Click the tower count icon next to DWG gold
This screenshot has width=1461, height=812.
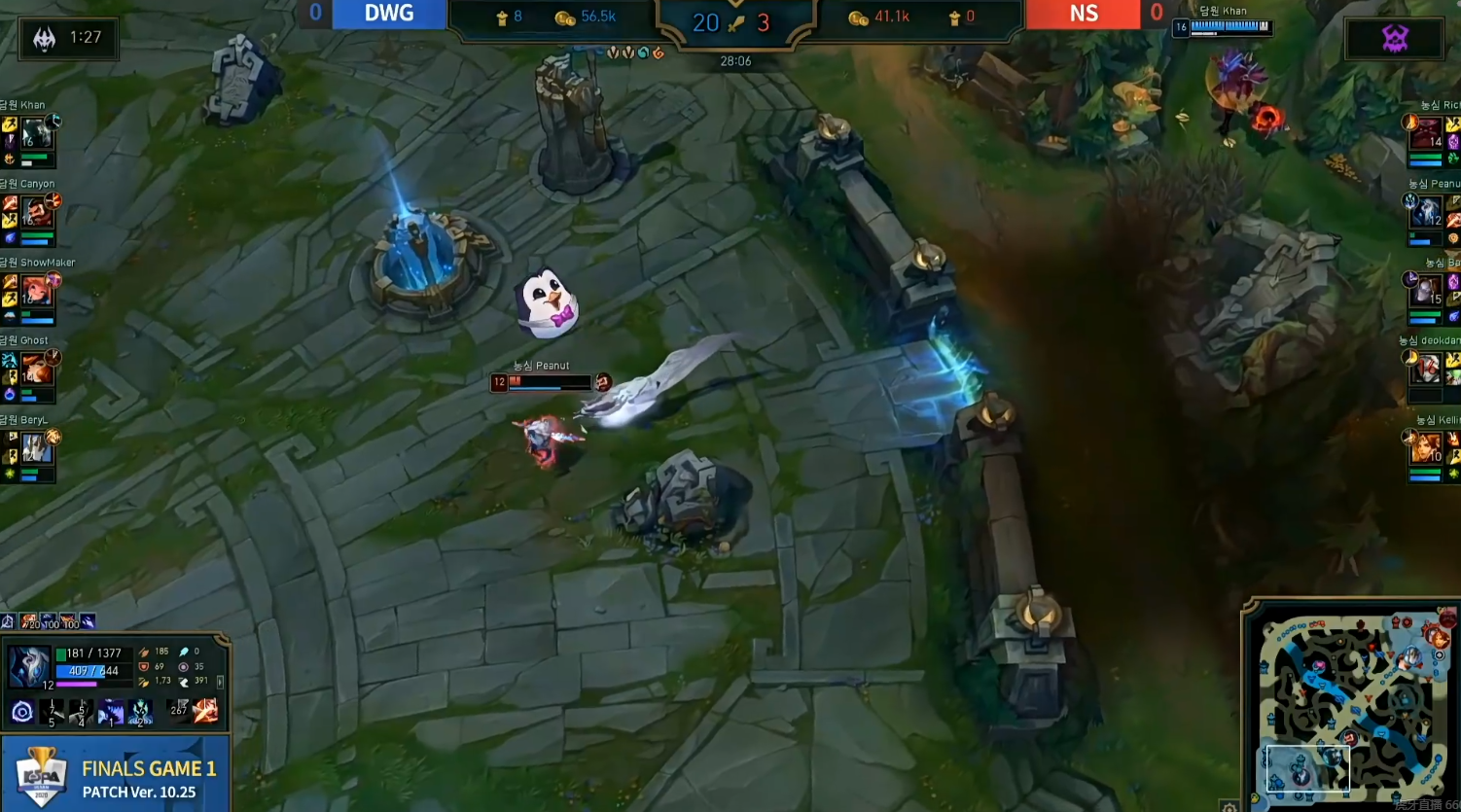(x=502, y=18)
